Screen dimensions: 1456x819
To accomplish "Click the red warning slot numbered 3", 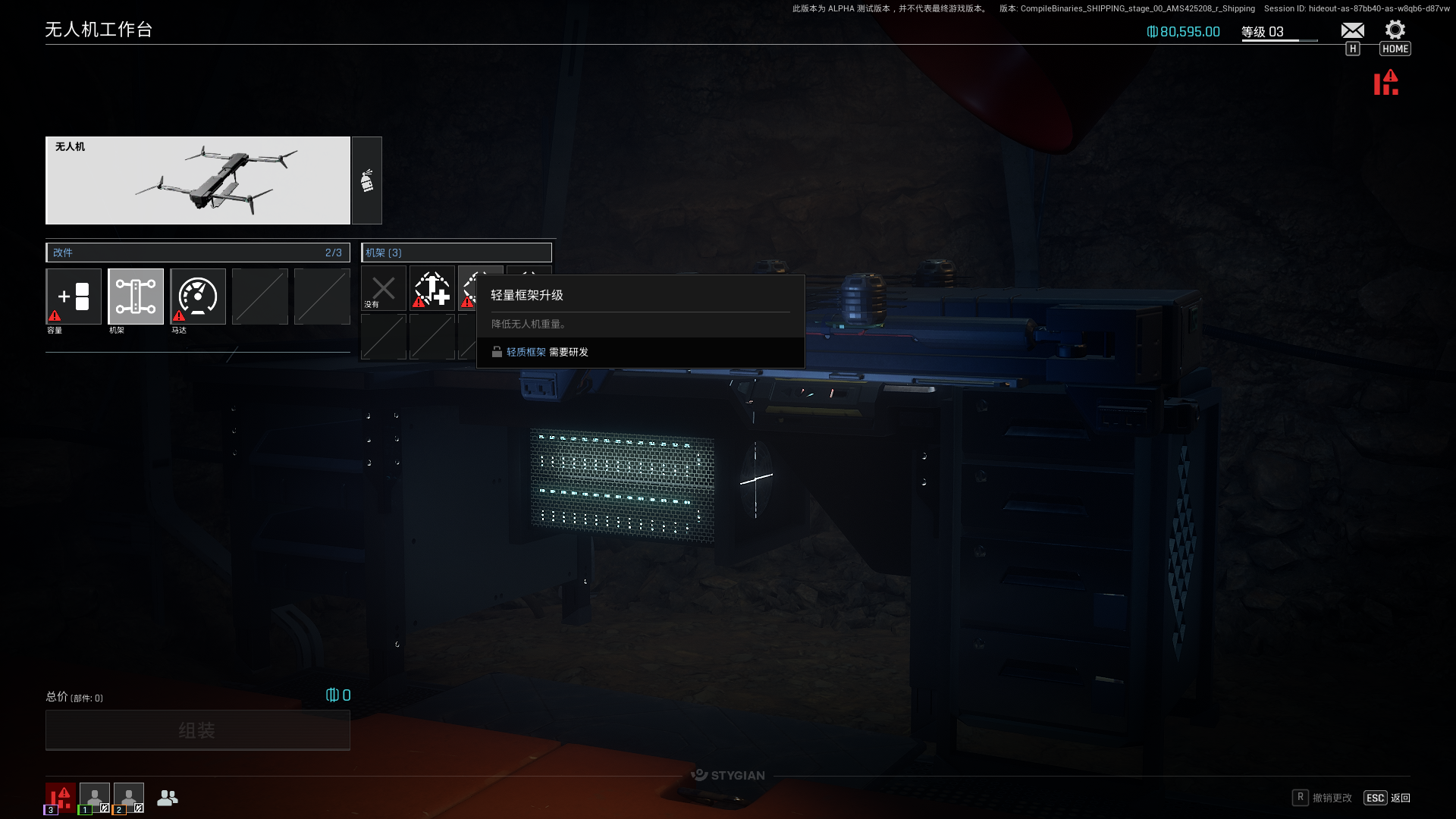I will coord(61,798).
